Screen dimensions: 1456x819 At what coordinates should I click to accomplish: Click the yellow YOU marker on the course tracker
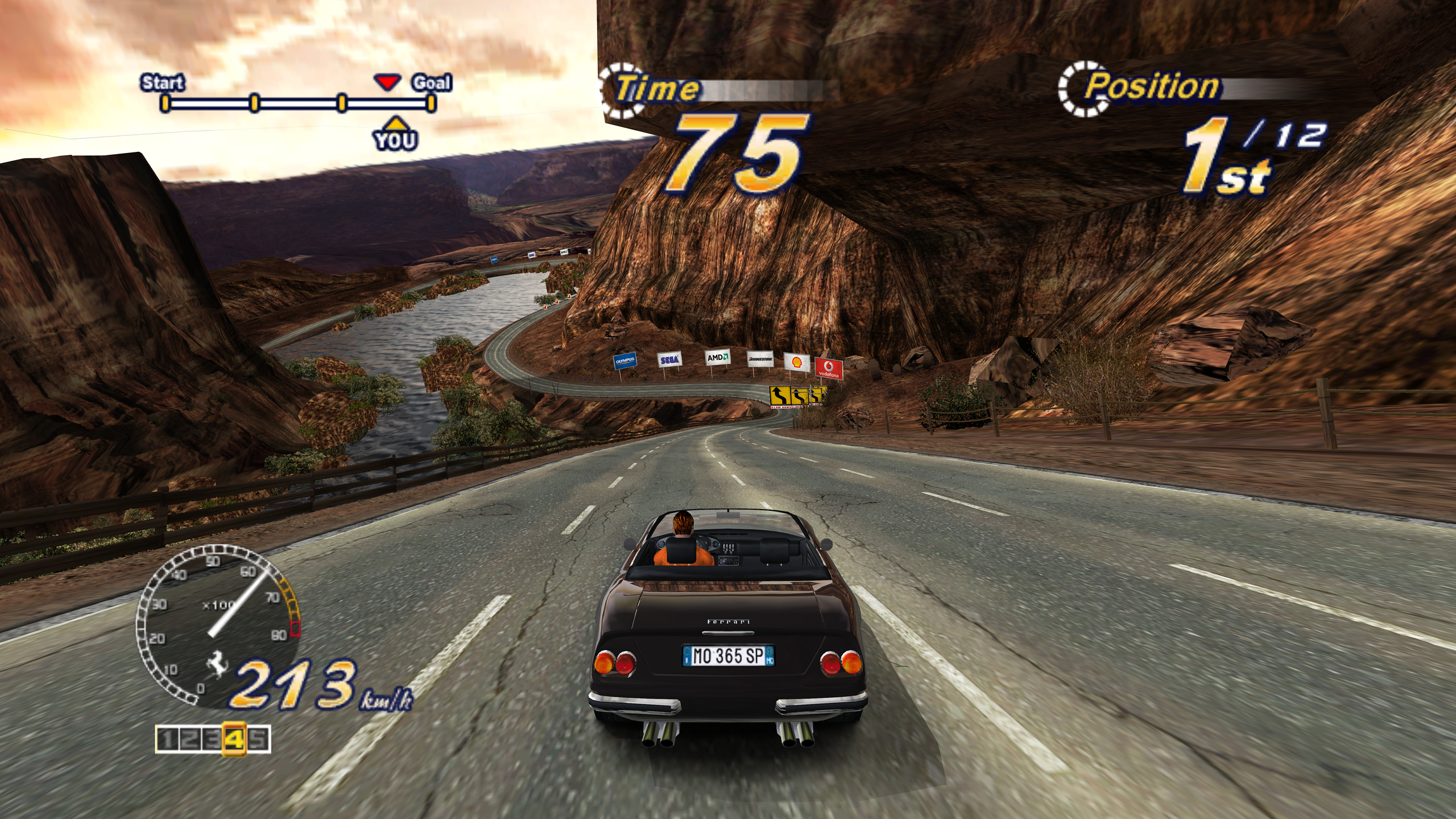click(395, 134)
